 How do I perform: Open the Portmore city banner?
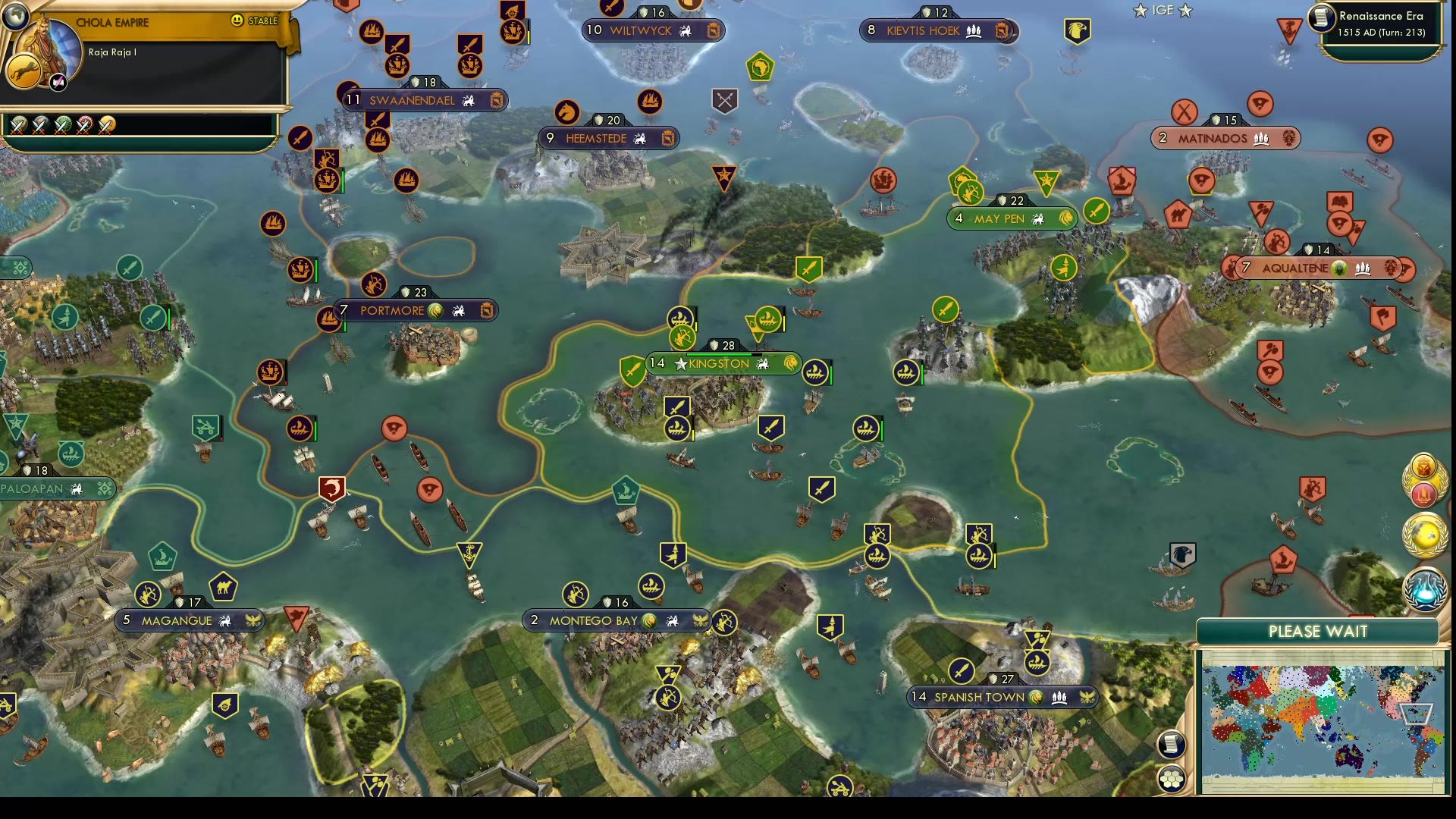click(x=392, y=311)
